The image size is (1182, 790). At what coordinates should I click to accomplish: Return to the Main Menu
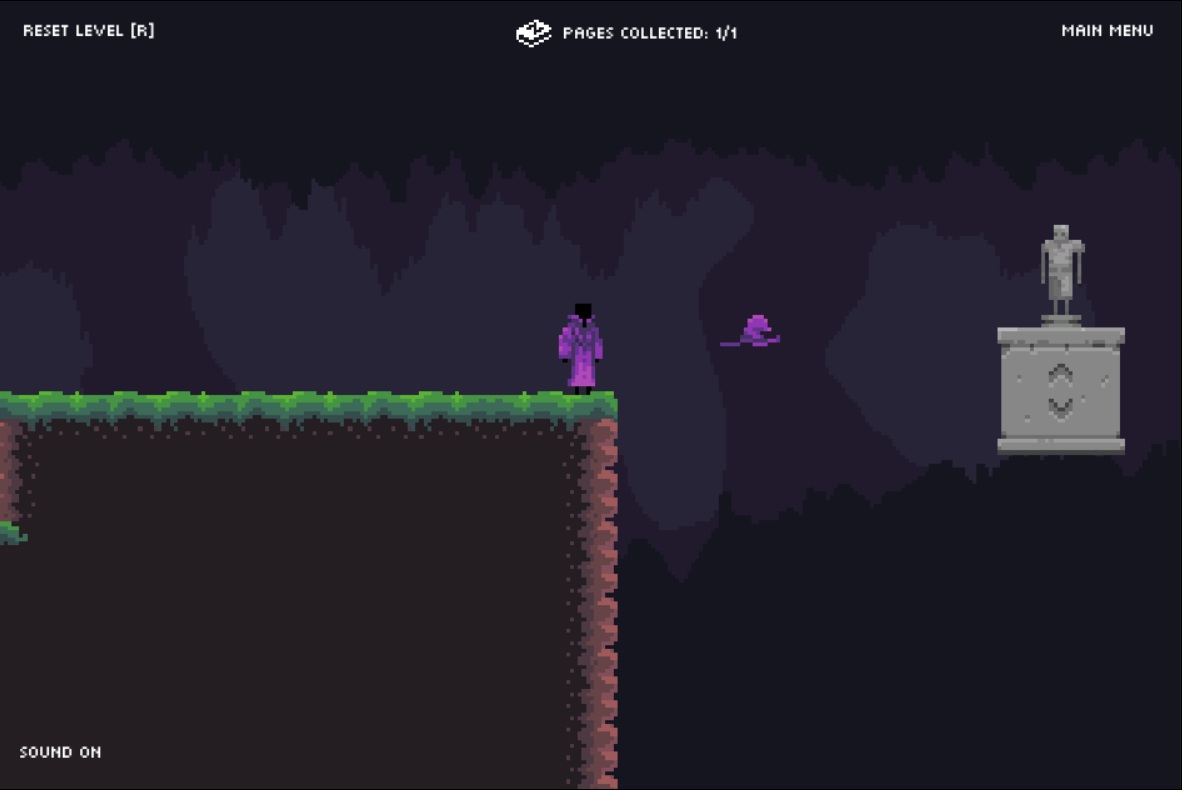pyautogui.click(x=1107, y=30)
